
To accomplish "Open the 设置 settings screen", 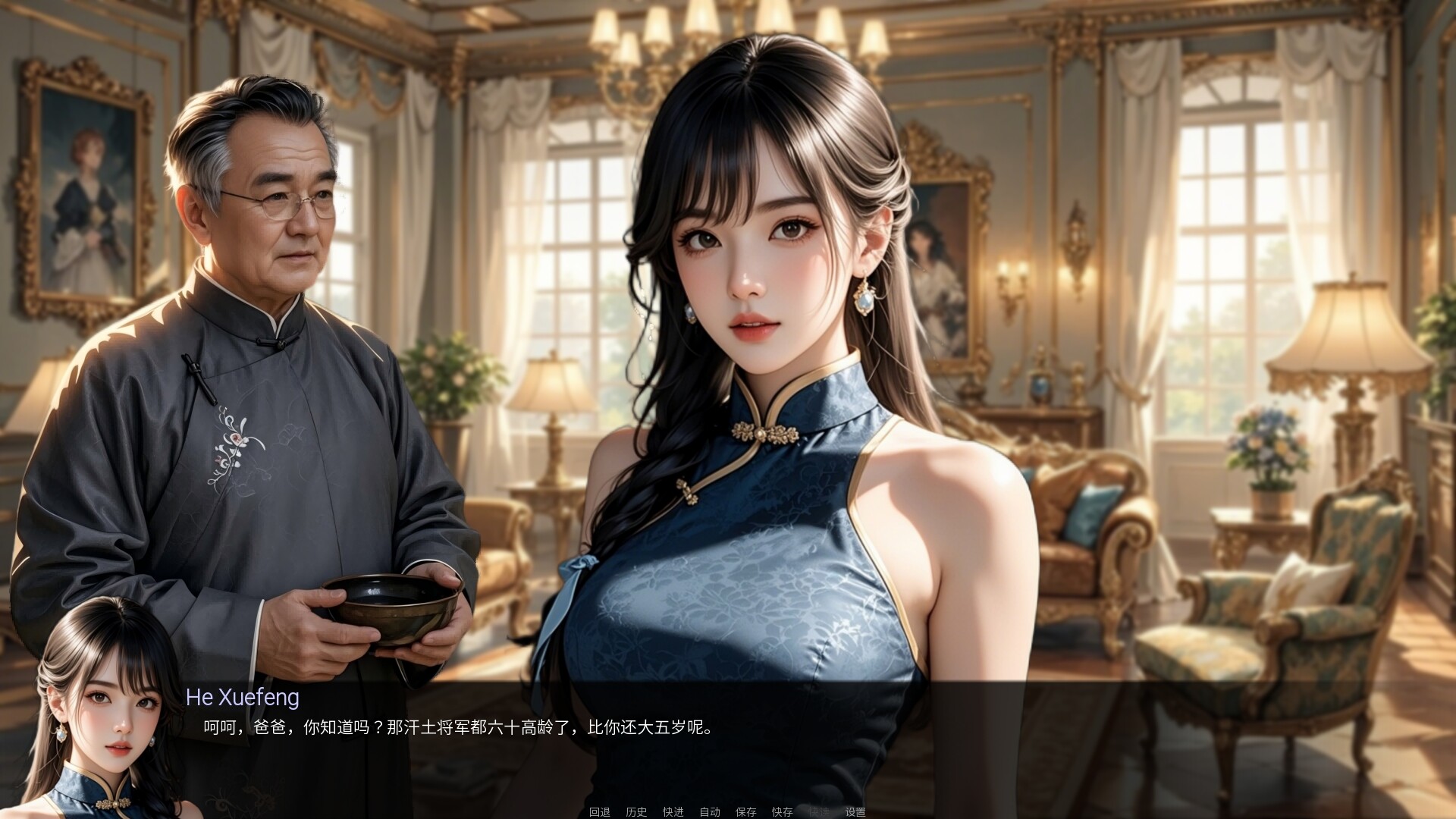I will (x=854, y=811).
